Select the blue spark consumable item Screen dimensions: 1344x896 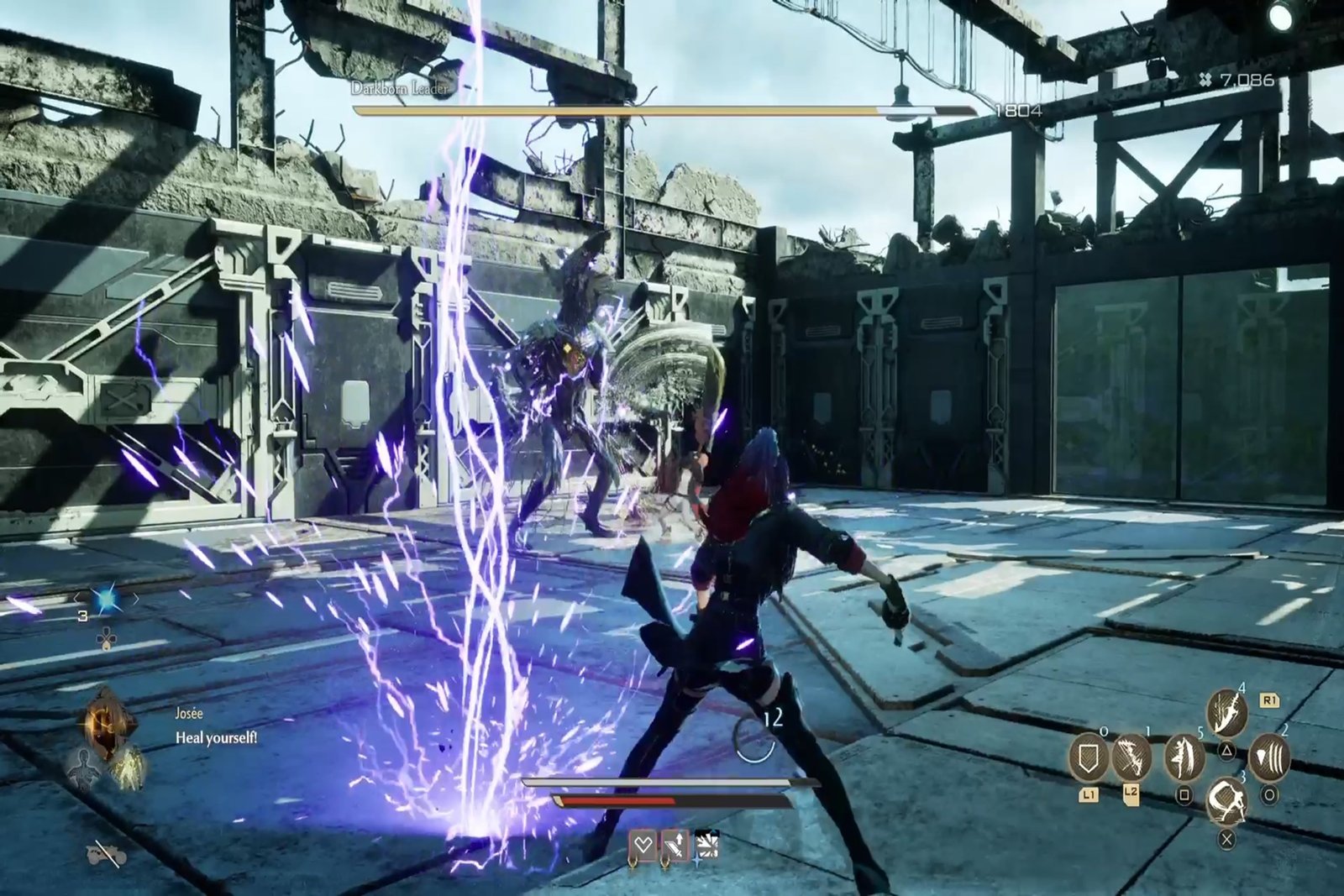click(107, 599)
